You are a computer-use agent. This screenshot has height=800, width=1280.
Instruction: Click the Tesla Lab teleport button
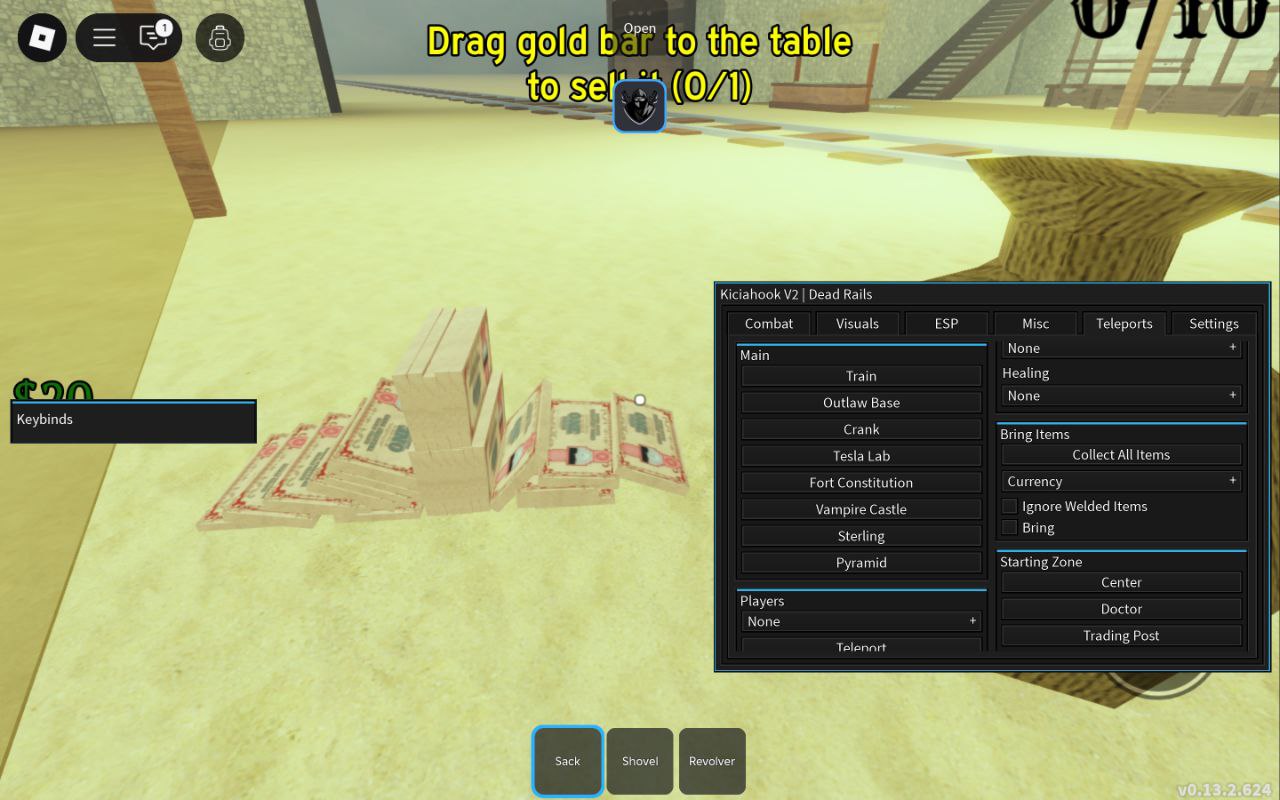pyautogui.click(x=861, y=456)
